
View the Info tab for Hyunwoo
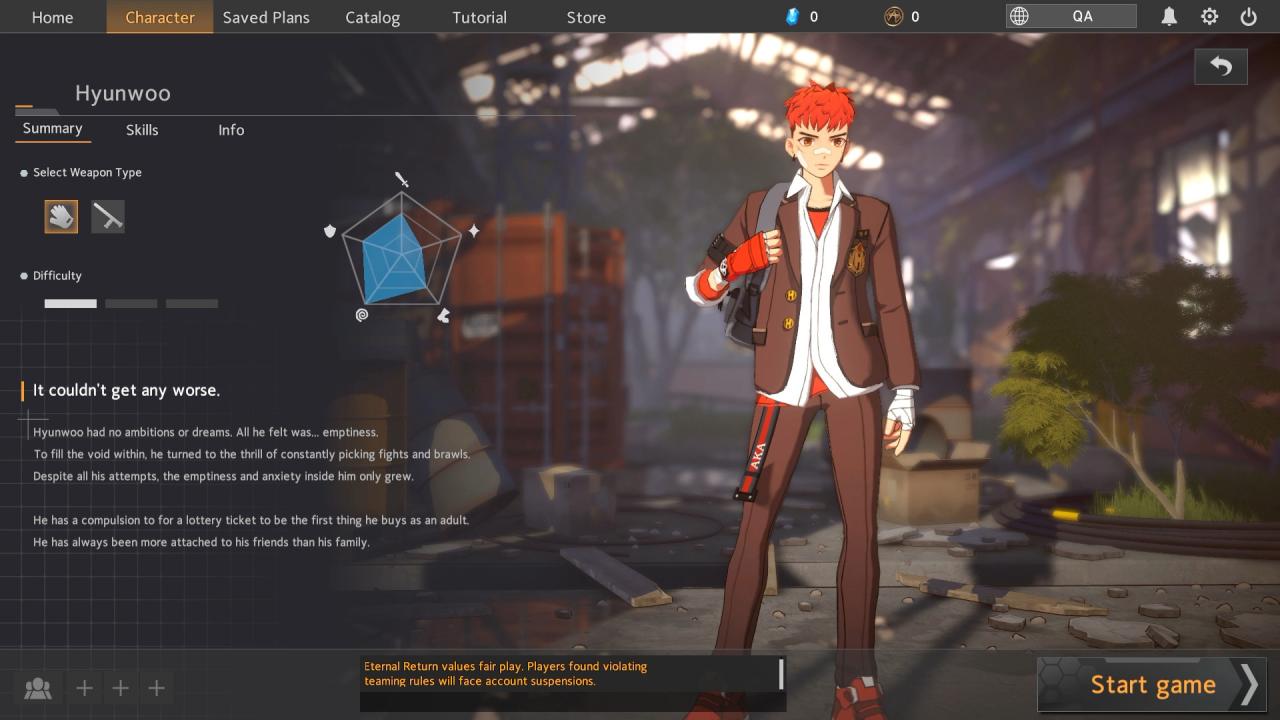coord(231,130)
